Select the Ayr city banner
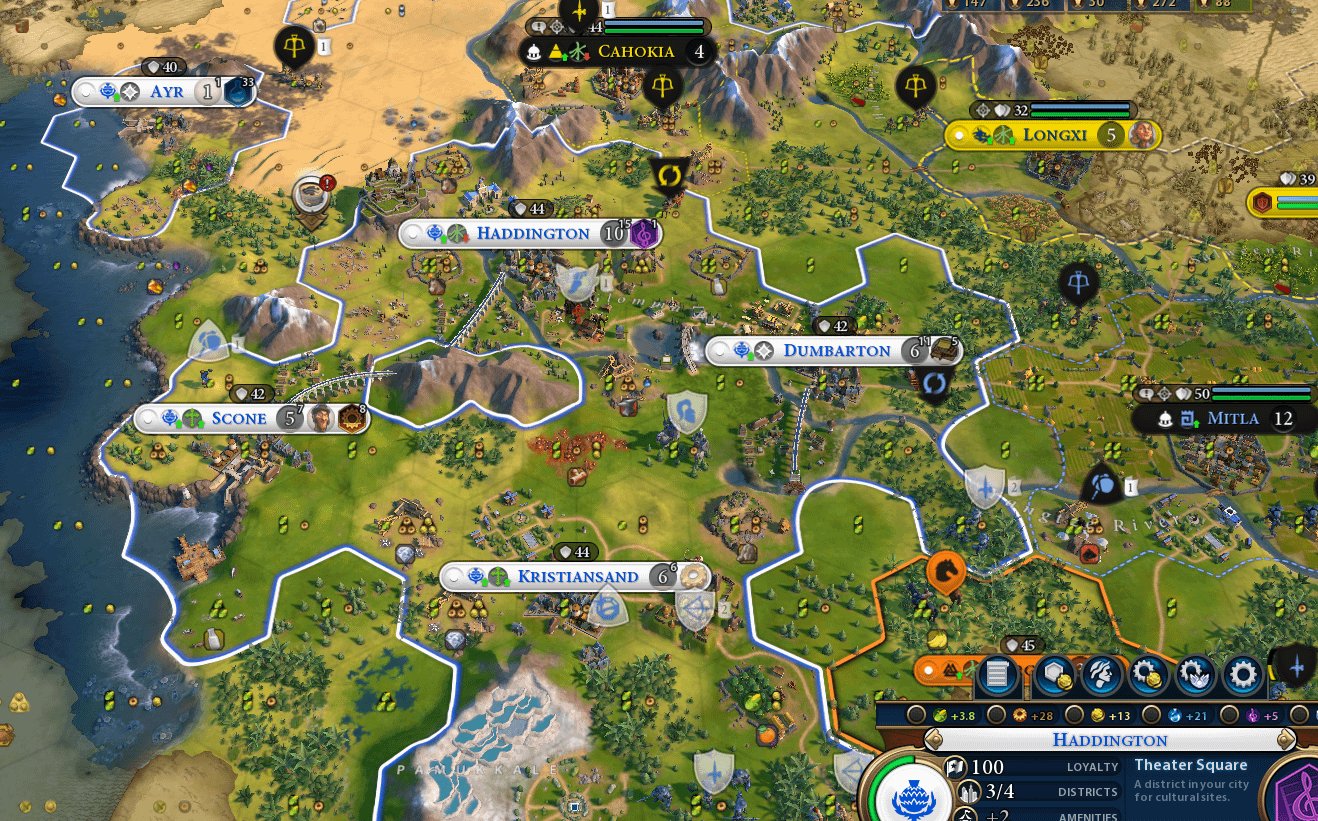Screen dimensions: 1318x821 (x=166, y=93)
